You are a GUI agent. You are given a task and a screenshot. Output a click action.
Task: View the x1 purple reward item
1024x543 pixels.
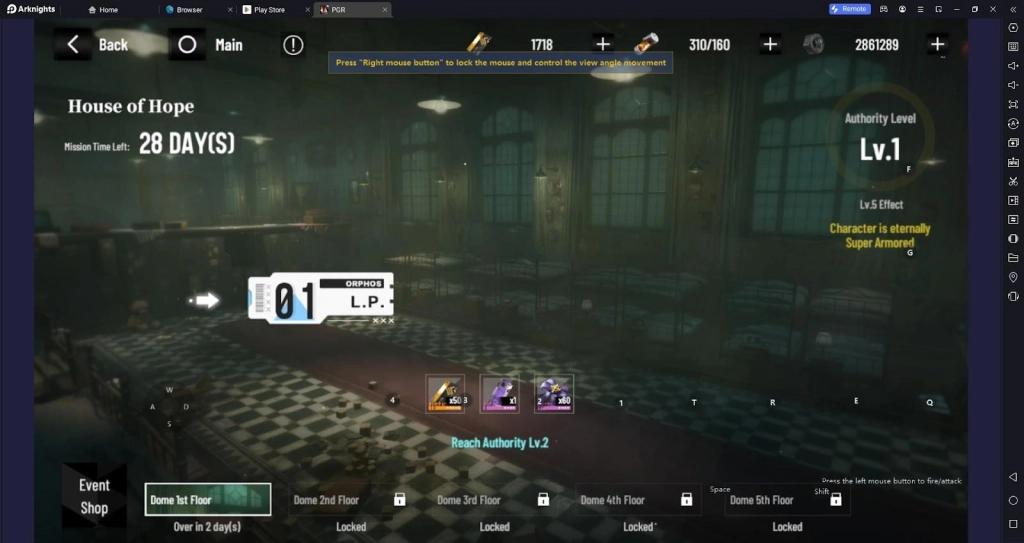[x=499, y=394]
